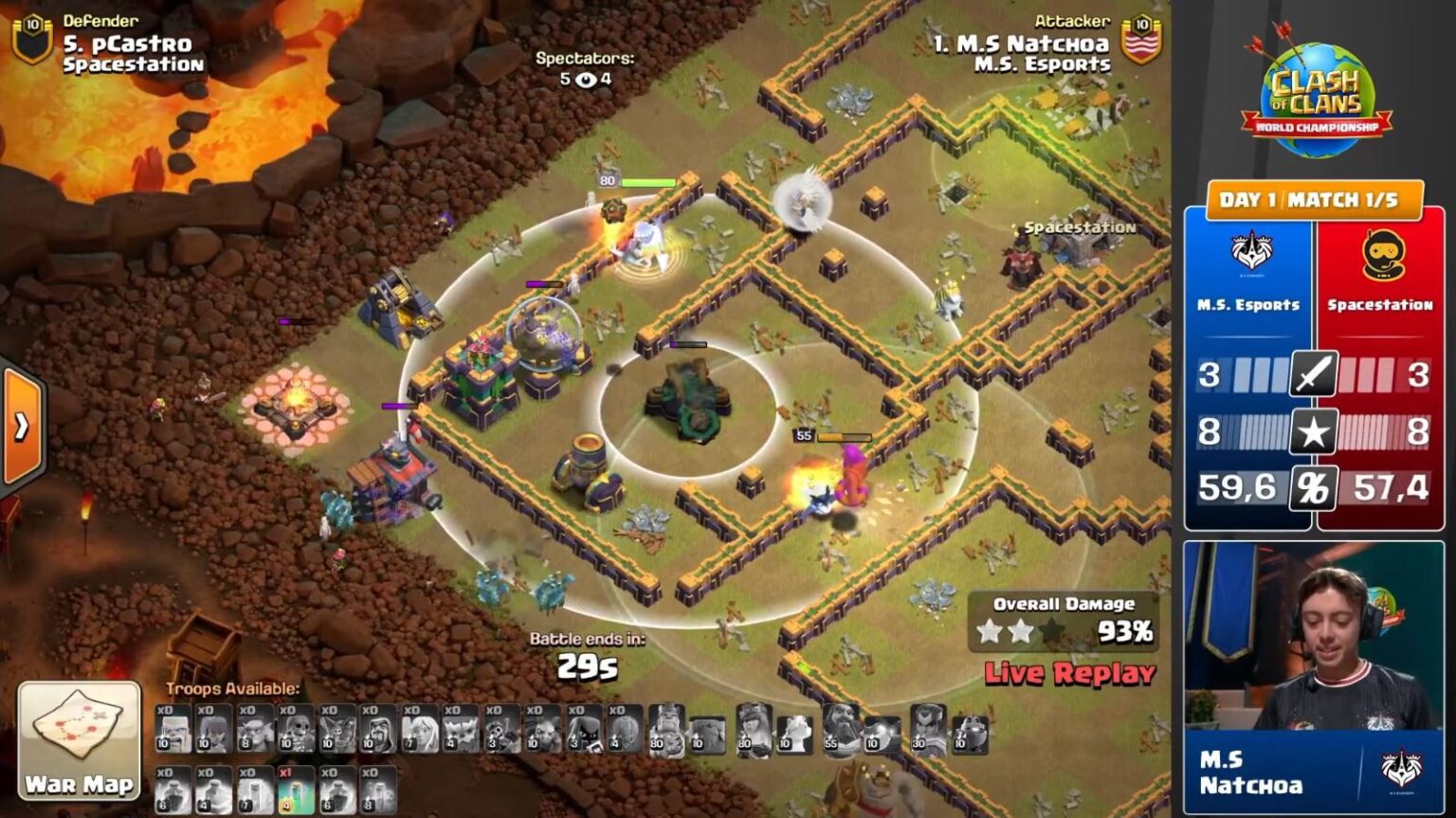Select the Wall Breaker skeleton slot
Viewport: 1456px width, 818px height.
coord(296,730)
